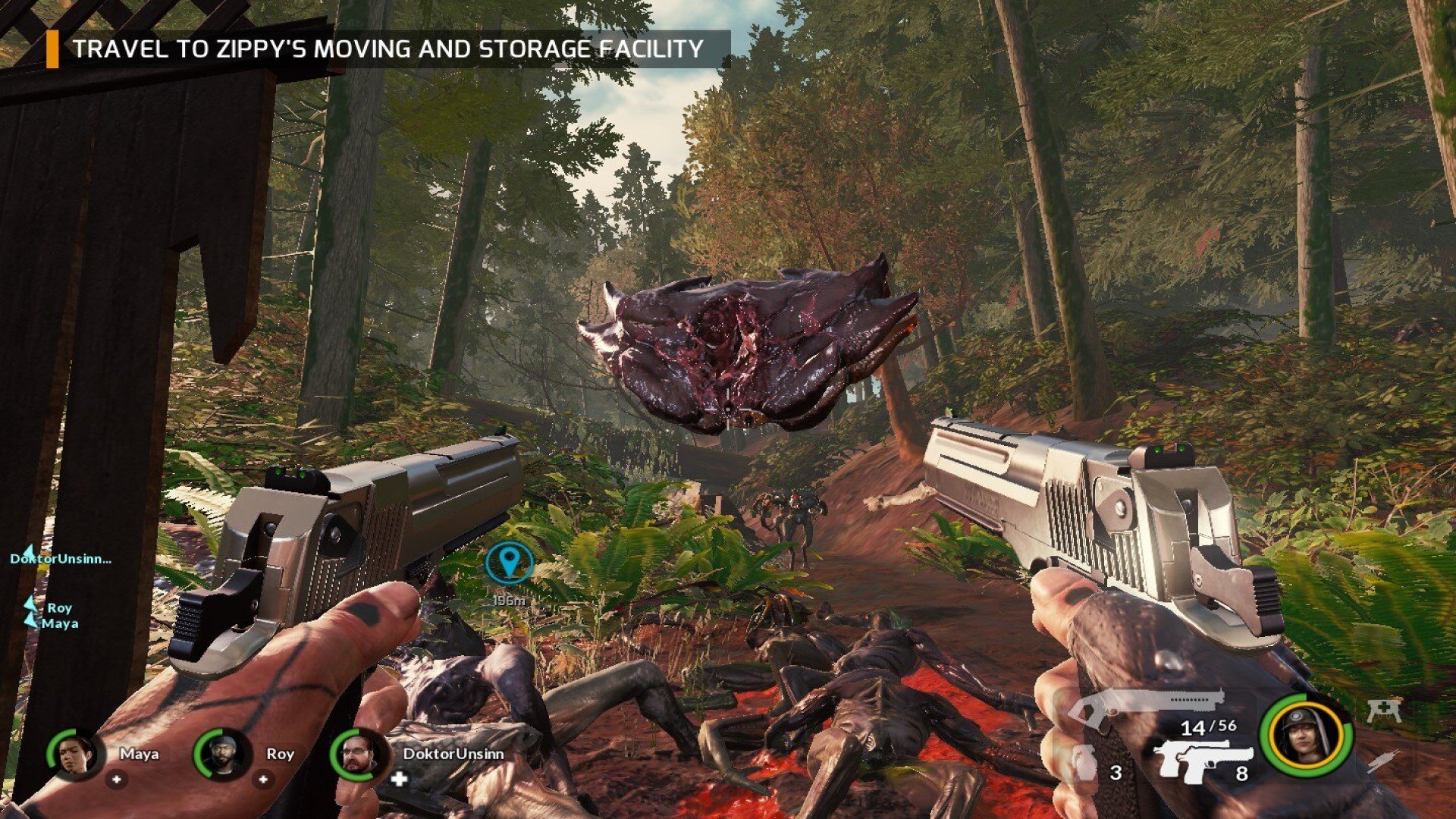Click the off-screen teammate marker for DoktorUnsinn
The image size is (1456, 819).
60,558
